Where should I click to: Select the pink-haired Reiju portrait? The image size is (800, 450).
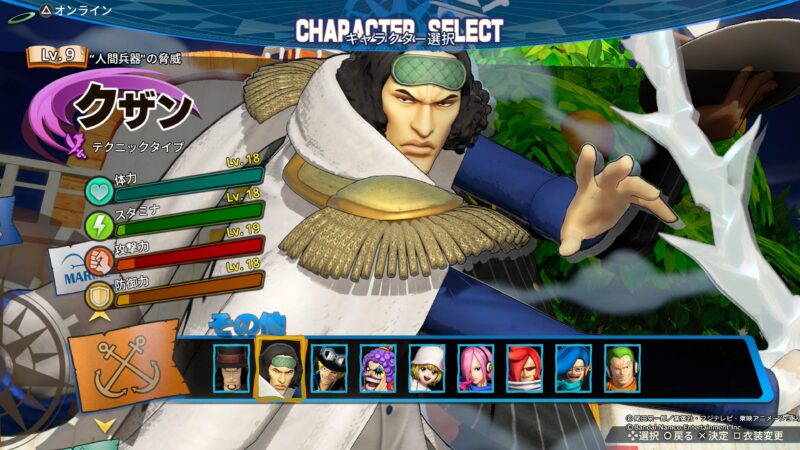tap(476, 367)
